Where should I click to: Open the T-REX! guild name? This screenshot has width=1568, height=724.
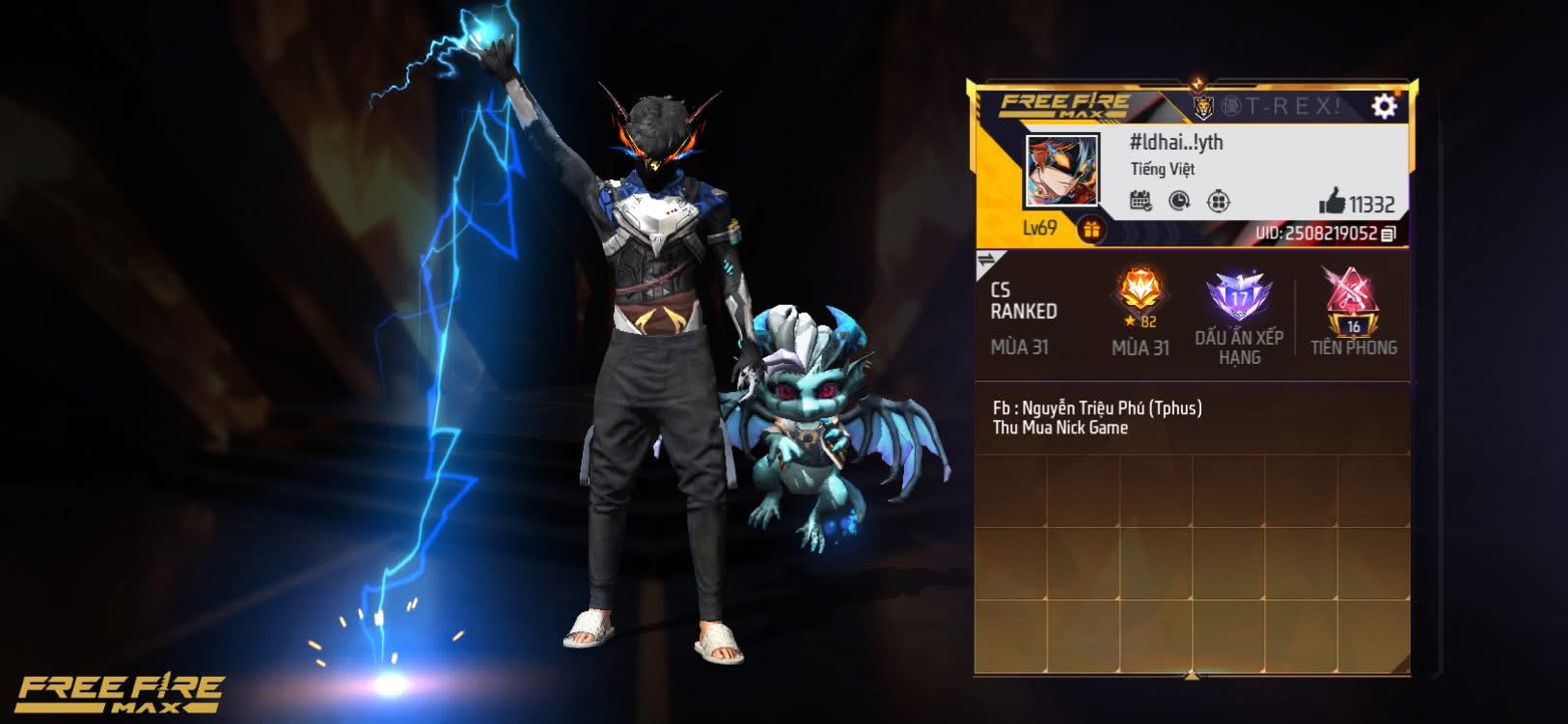coord(1279,105)
